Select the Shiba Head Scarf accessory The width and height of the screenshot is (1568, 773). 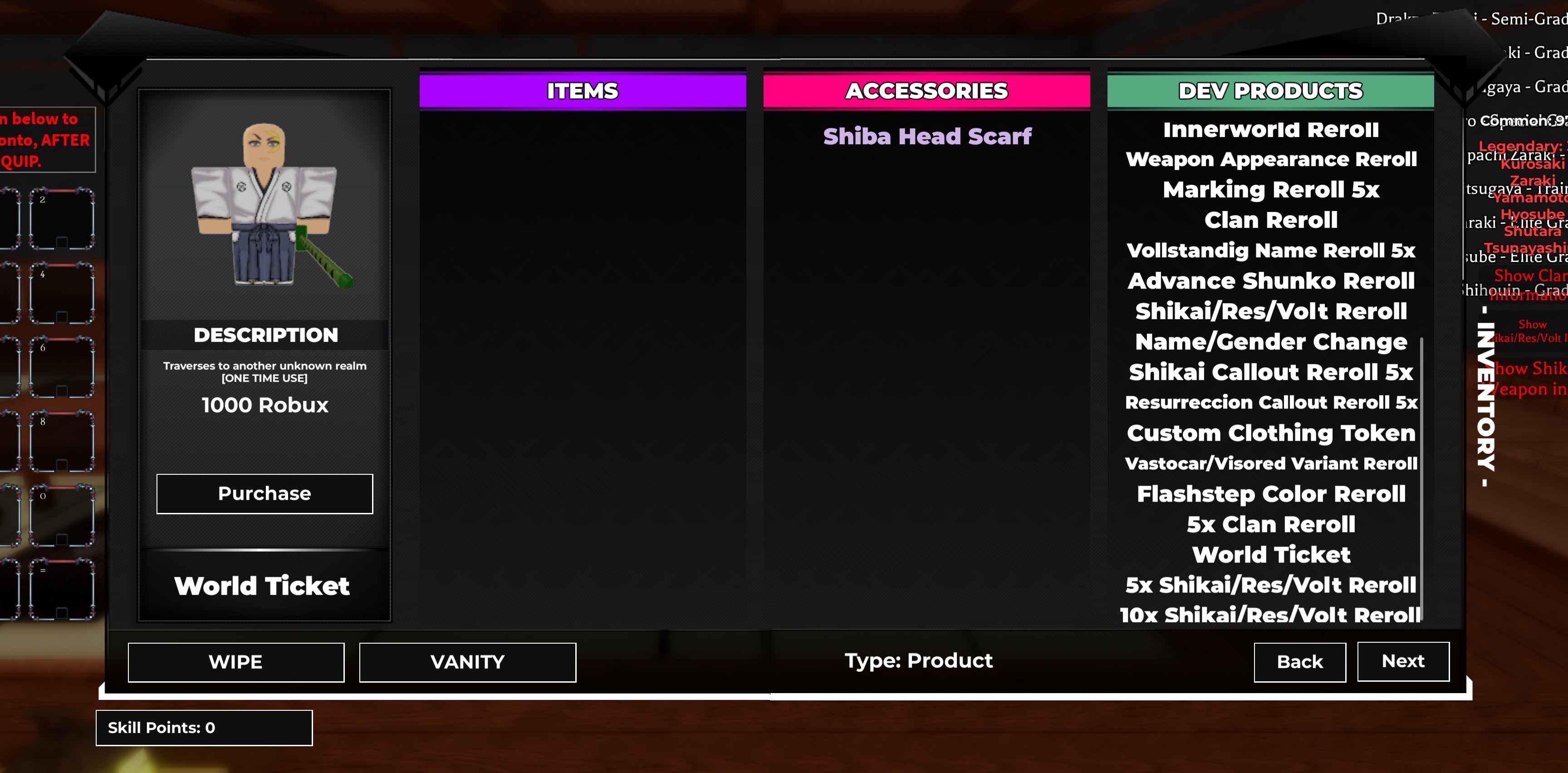click(927, 137)
